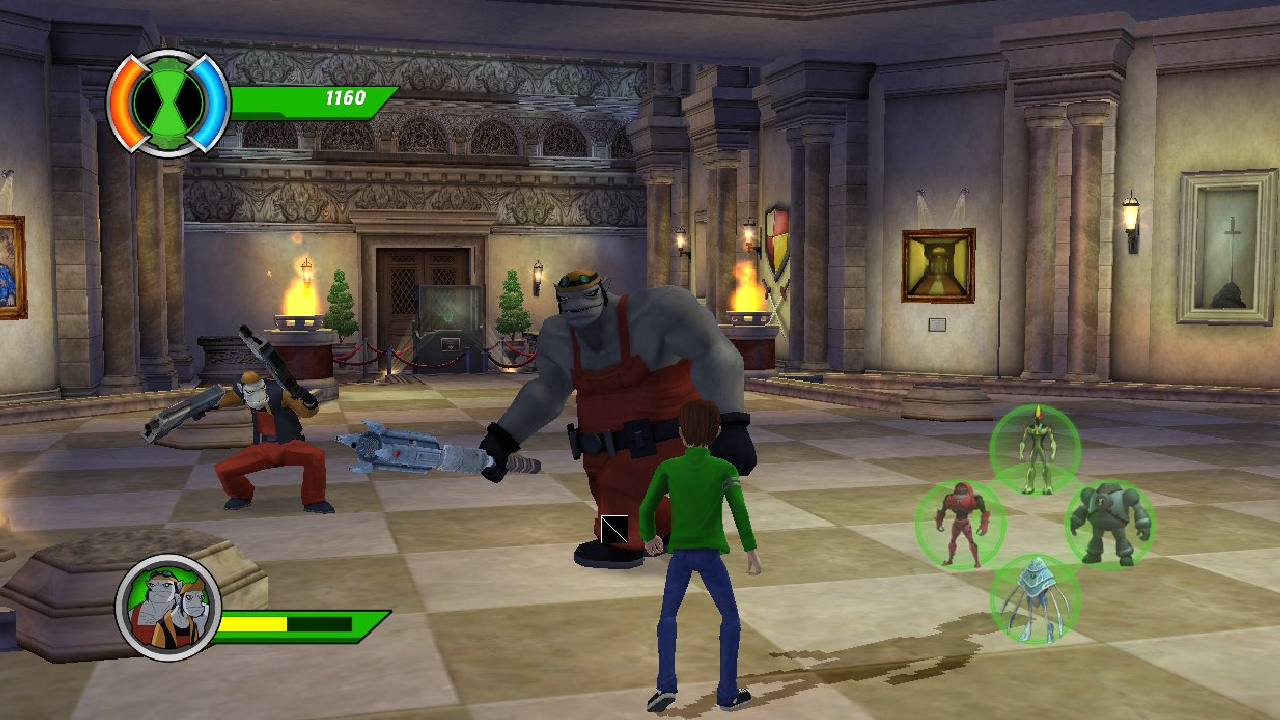The height and width of the screenshot is (720, 1280).
Task: Transform into the armored NRG alien
Action: 1109,523
